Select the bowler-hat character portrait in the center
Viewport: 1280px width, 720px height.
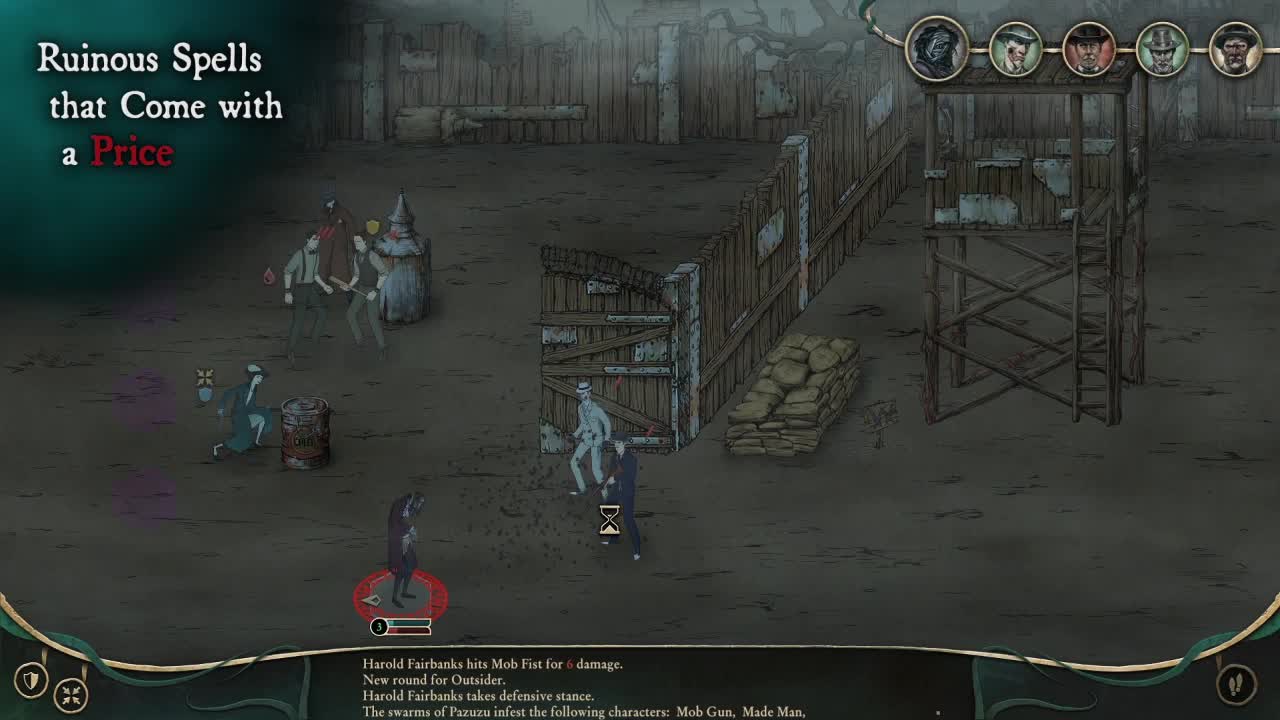pyautogui.click(x=1089, y=47)
